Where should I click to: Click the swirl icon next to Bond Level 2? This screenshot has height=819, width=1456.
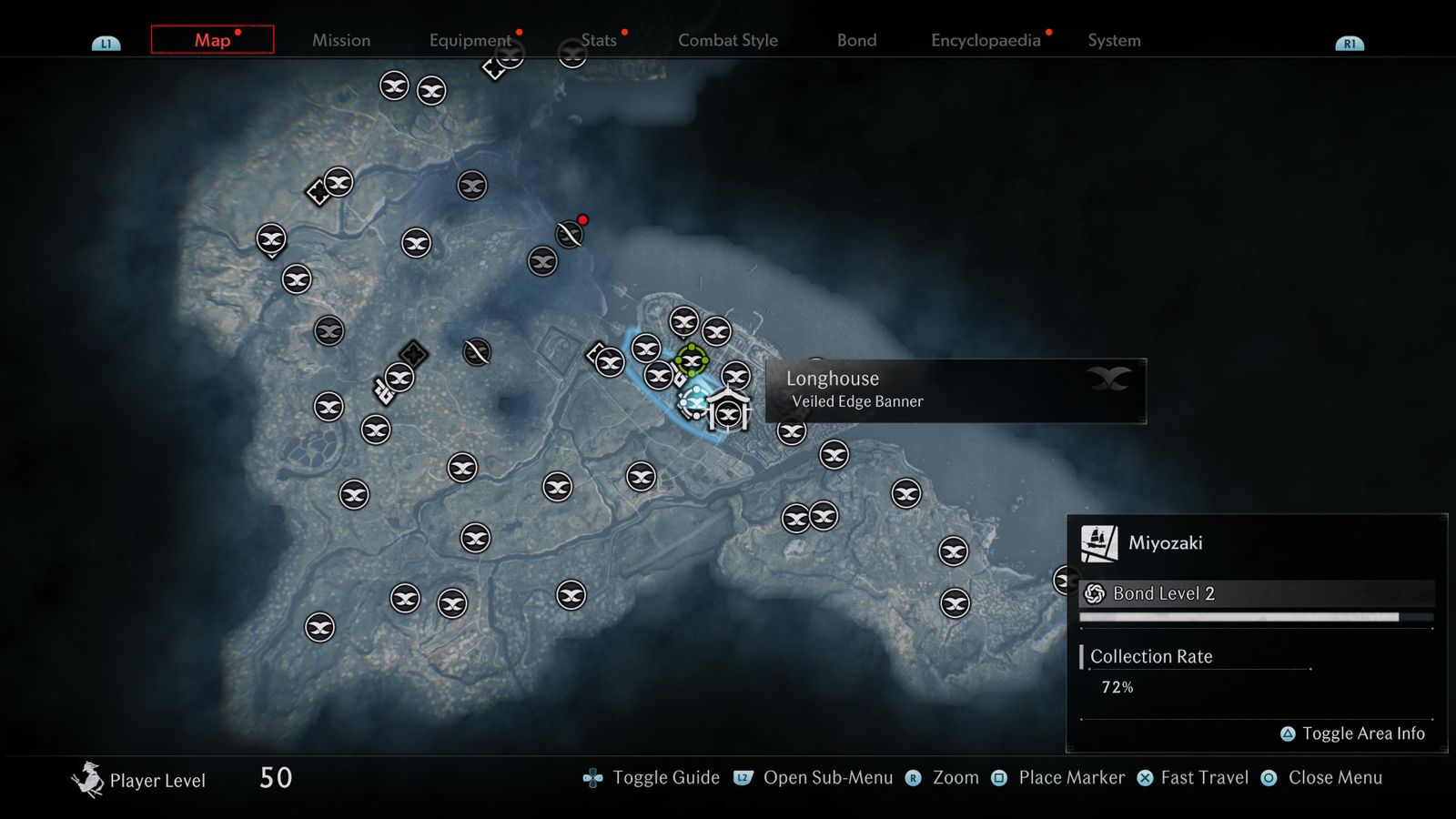pos(1093,592)
